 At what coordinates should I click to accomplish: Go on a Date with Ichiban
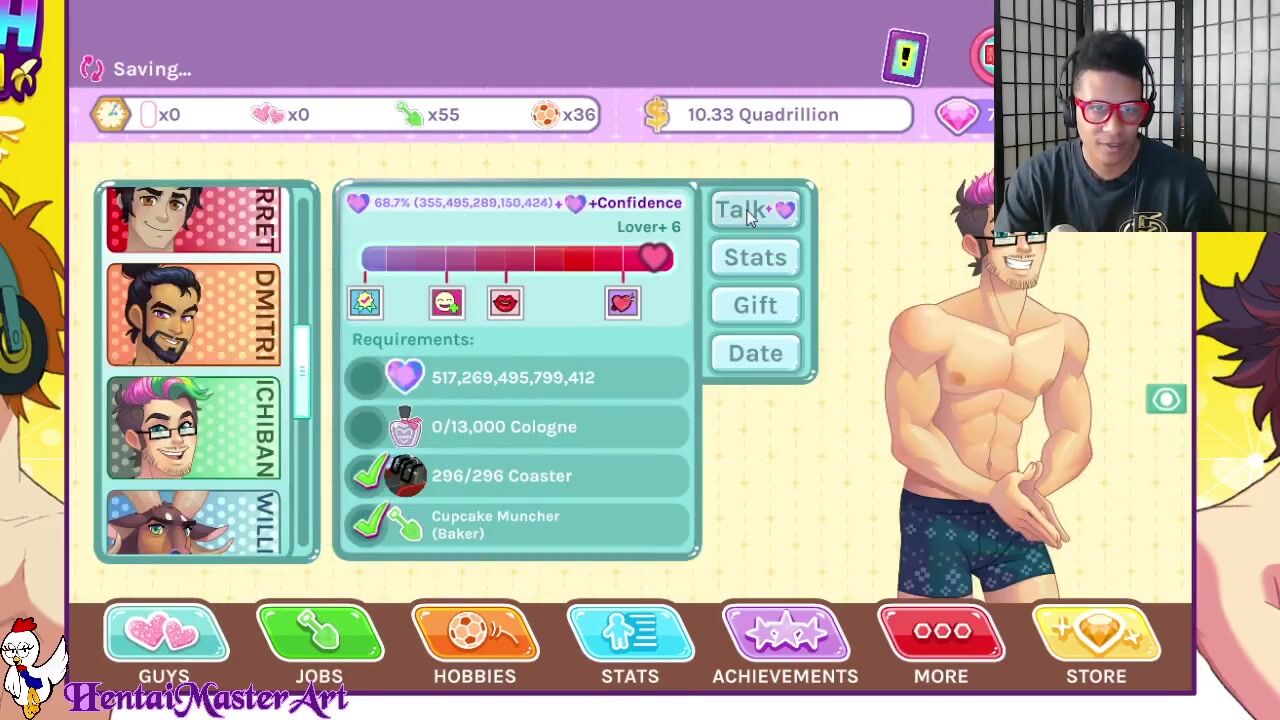pyautogui.click(x=755, y=353)
